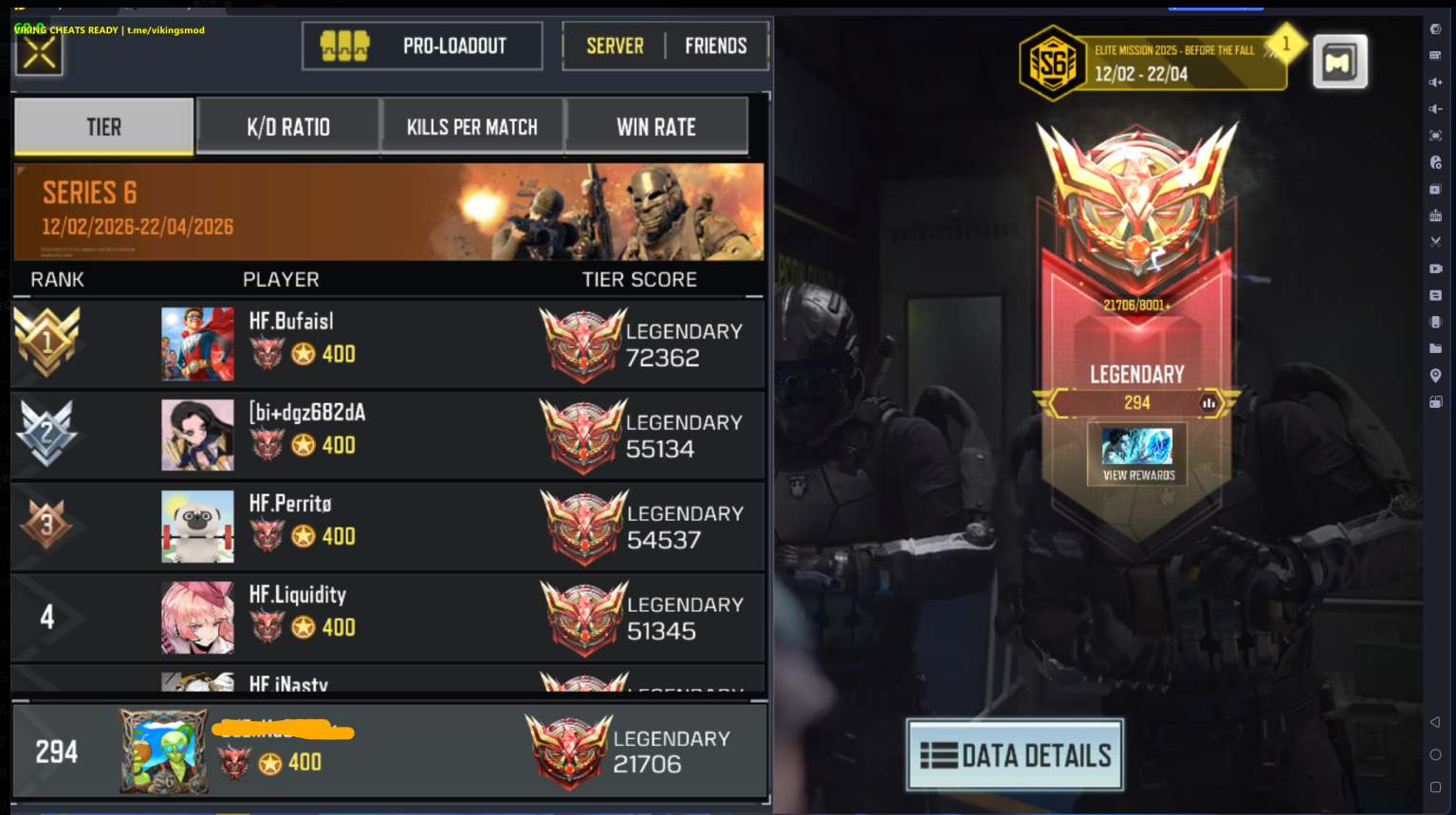Open Data Details
The image size is (1456, 815).
click(x=1014, y=754)
